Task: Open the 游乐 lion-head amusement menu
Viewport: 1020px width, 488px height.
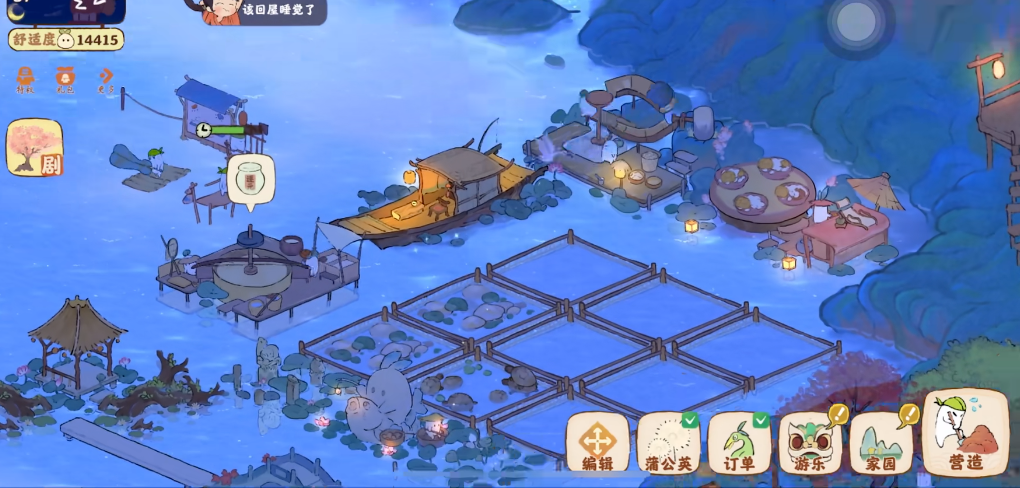Action: point(810,441)
